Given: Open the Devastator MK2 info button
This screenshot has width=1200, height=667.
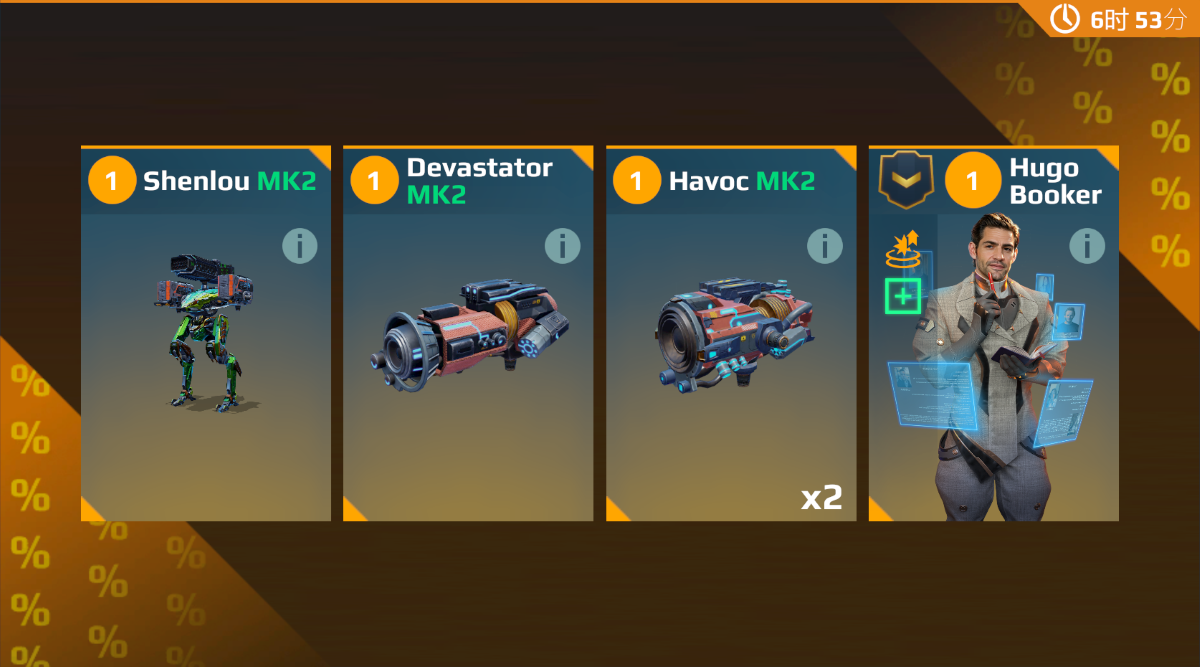Looking at the screenshot, I should pos(562,246).
